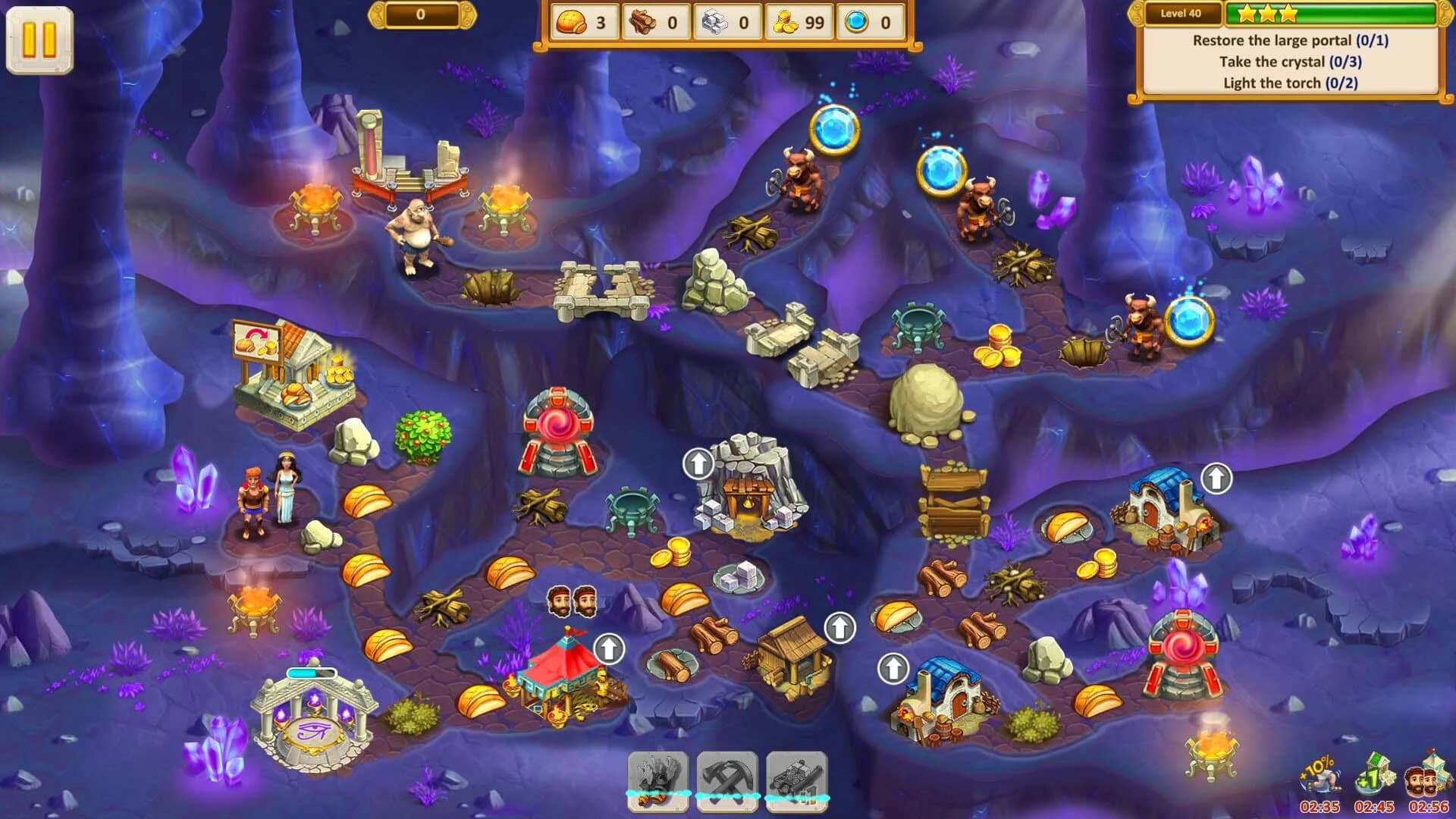1456x819 pixels.
Task: Click the Restore the large portal objective
Action: point(1289,43)
